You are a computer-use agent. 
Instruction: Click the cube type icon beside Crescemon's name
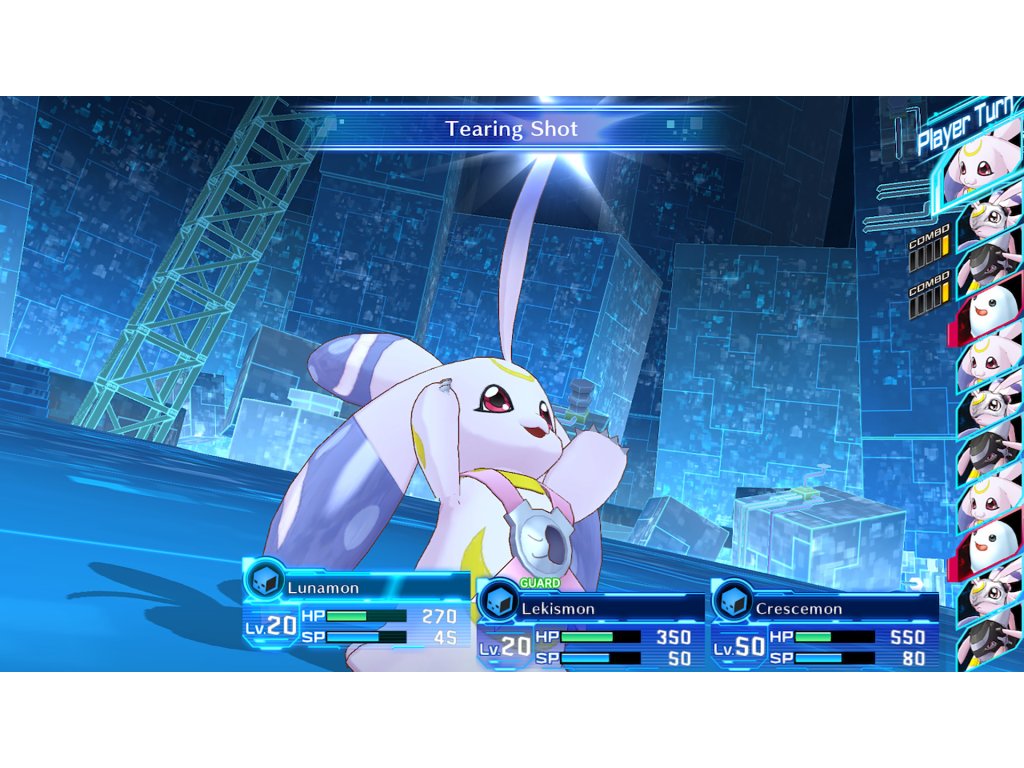coord(733,602)
